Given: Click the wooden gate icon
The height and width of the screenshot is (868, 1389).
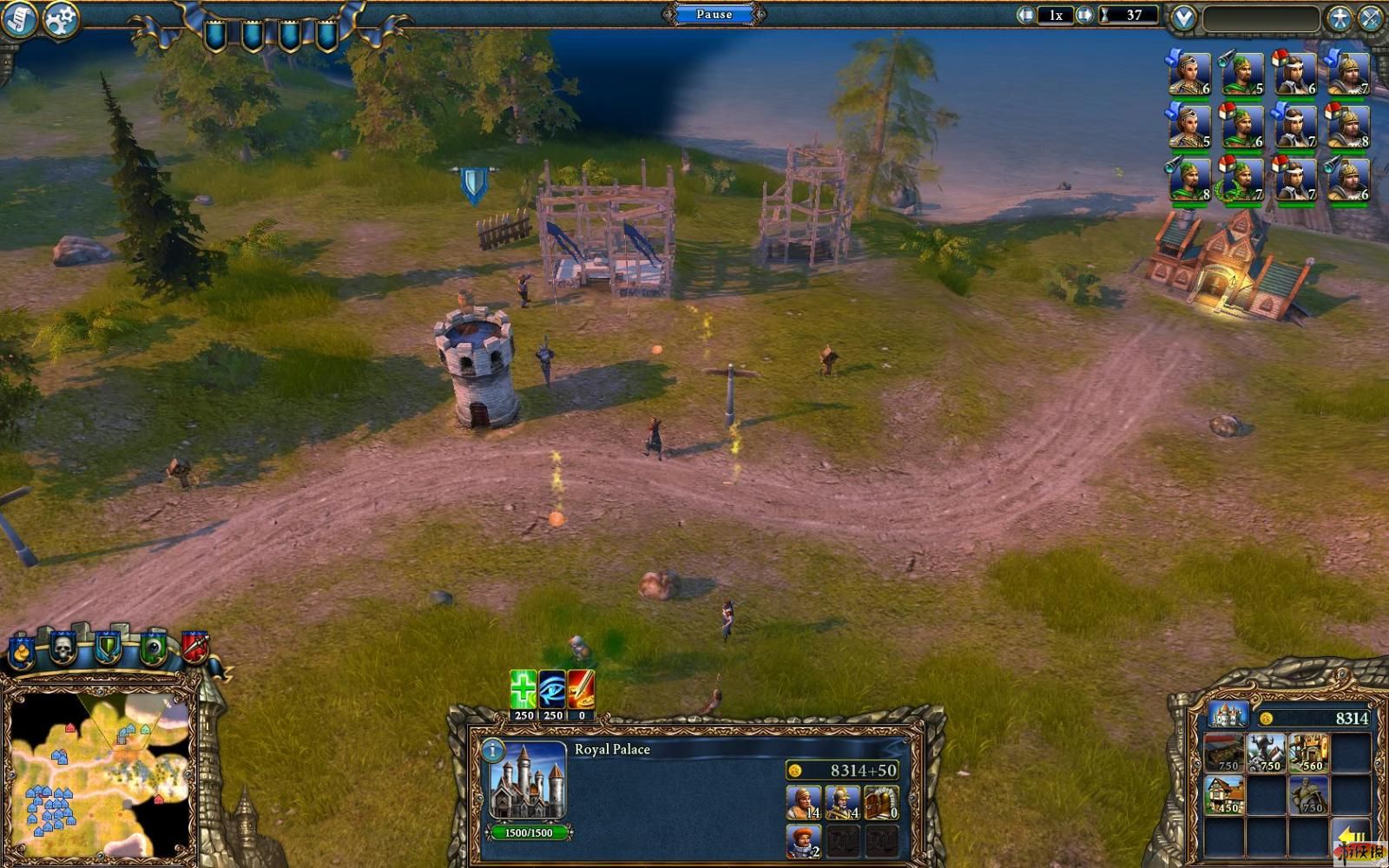Looking at the screenshot, I should coord(880,803).
